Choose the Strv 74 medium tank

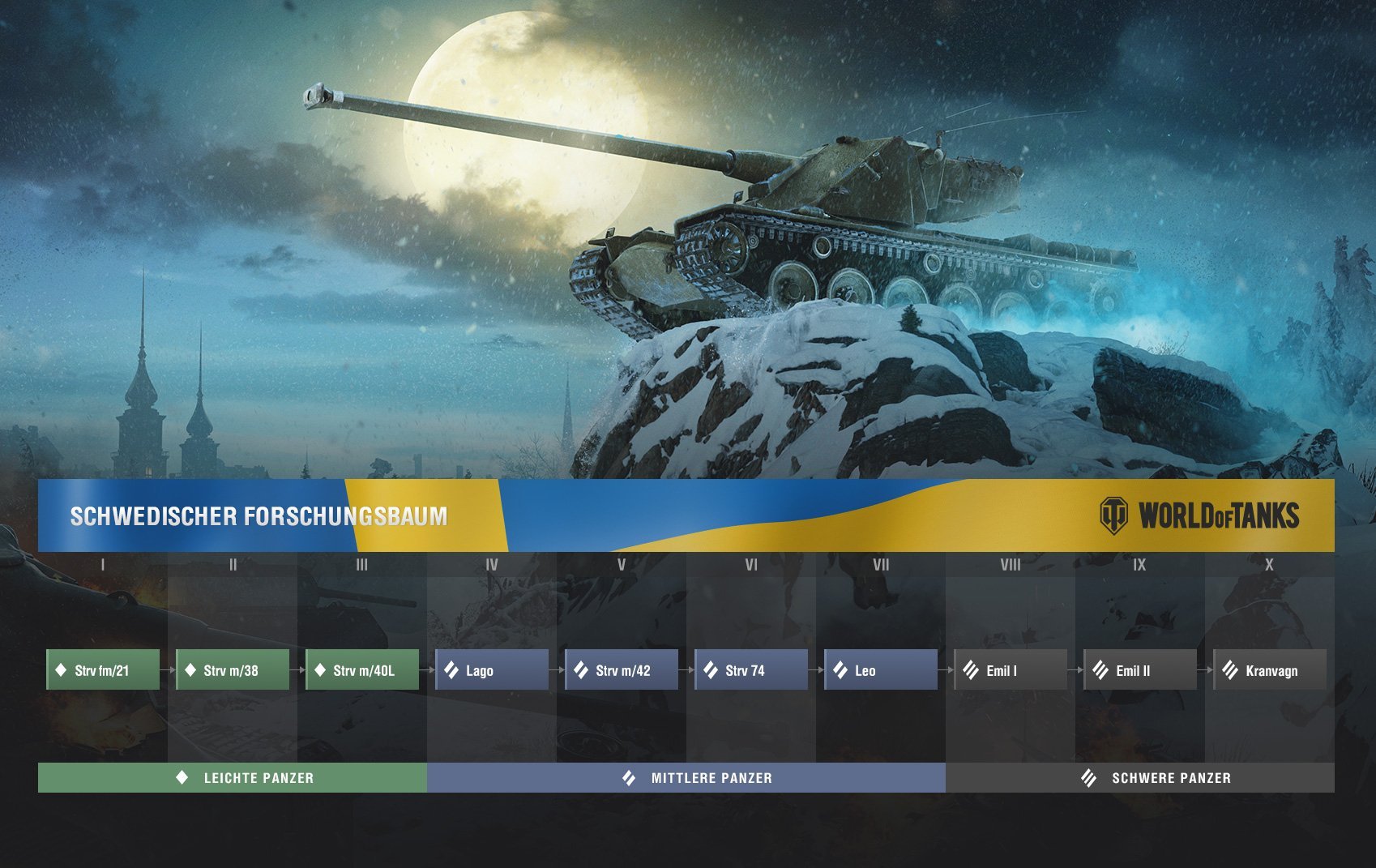coord(751,670)
